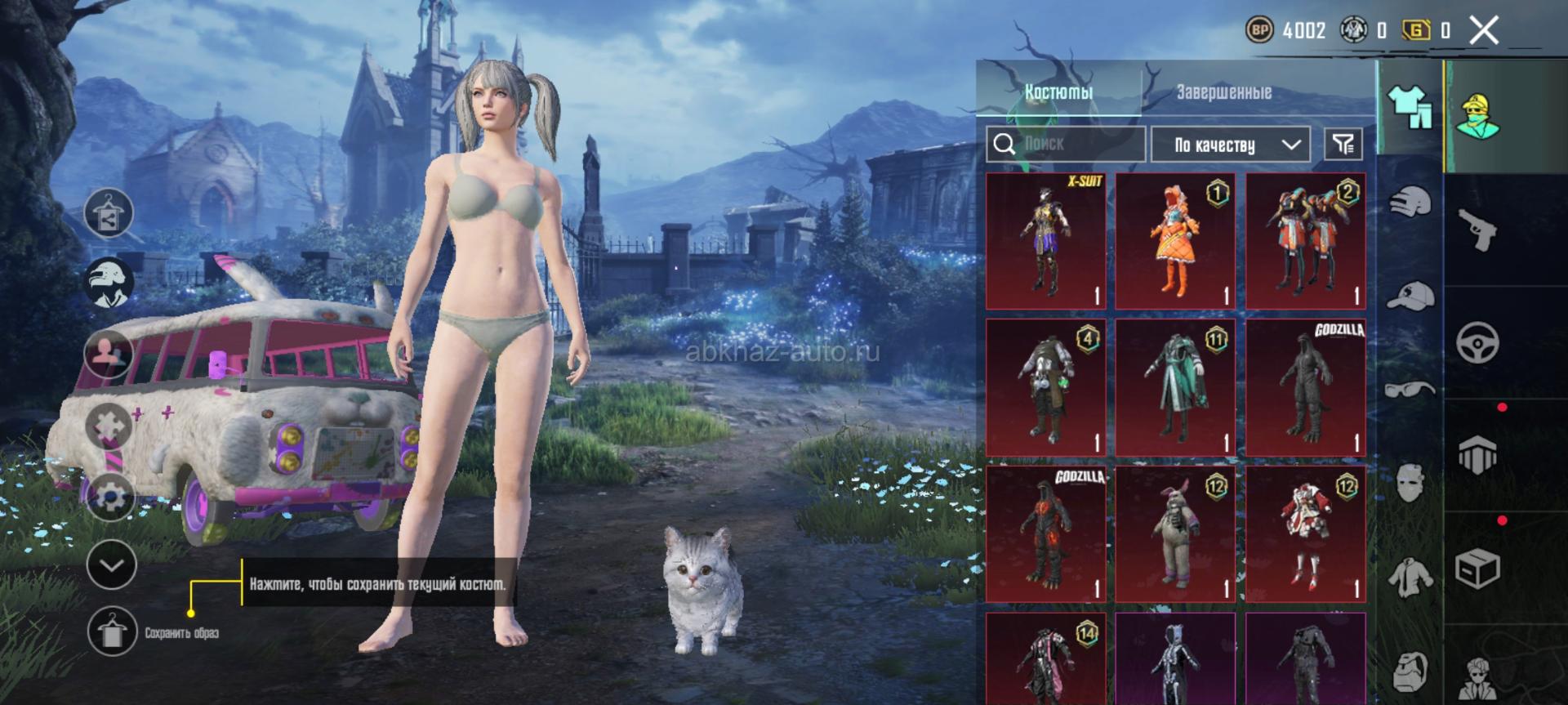The width and height of the screenshot is (1568, 705).
Task: Choose the orange dress costume tile
Action: [x=1175, y=241]
